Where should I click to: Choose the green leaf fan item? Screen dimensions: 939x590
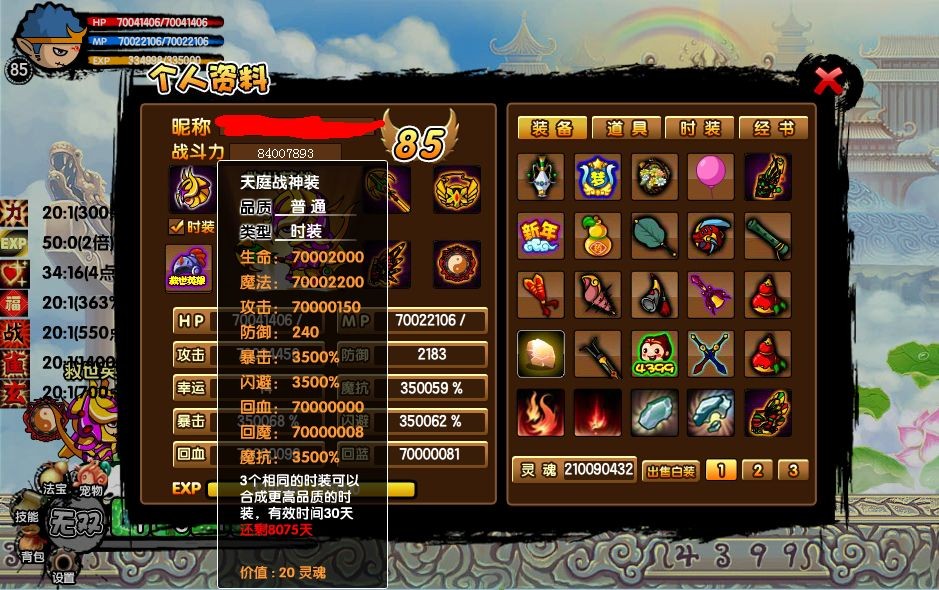pos(654,236)
